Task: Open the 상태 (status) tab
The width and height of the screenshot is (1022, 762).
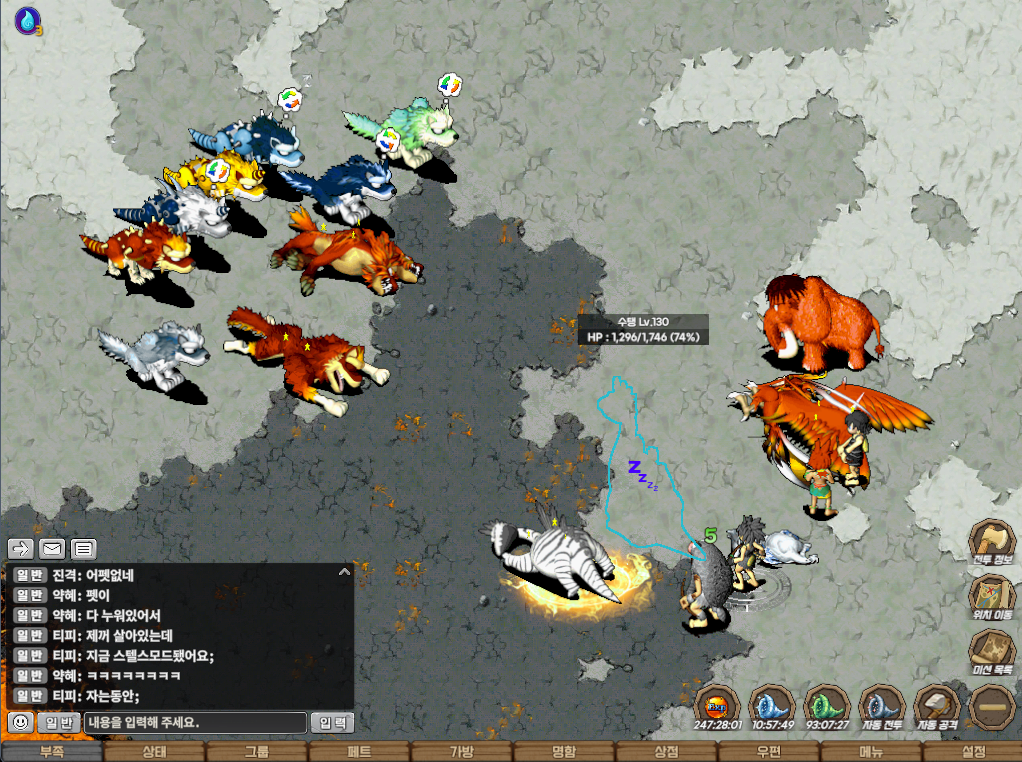Action: [154, 752]
